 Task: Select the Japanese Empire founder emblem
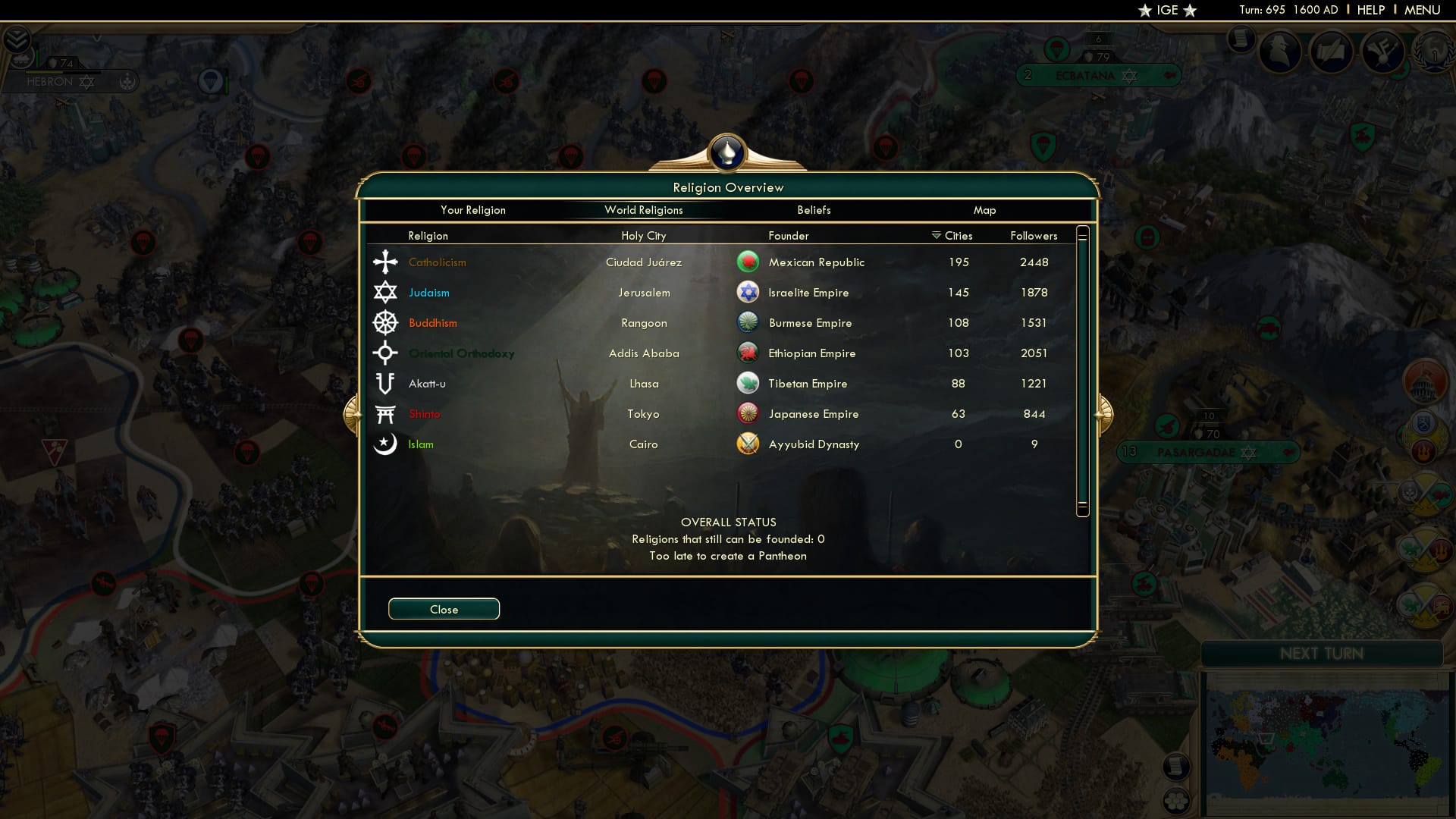tap(748, 414)
